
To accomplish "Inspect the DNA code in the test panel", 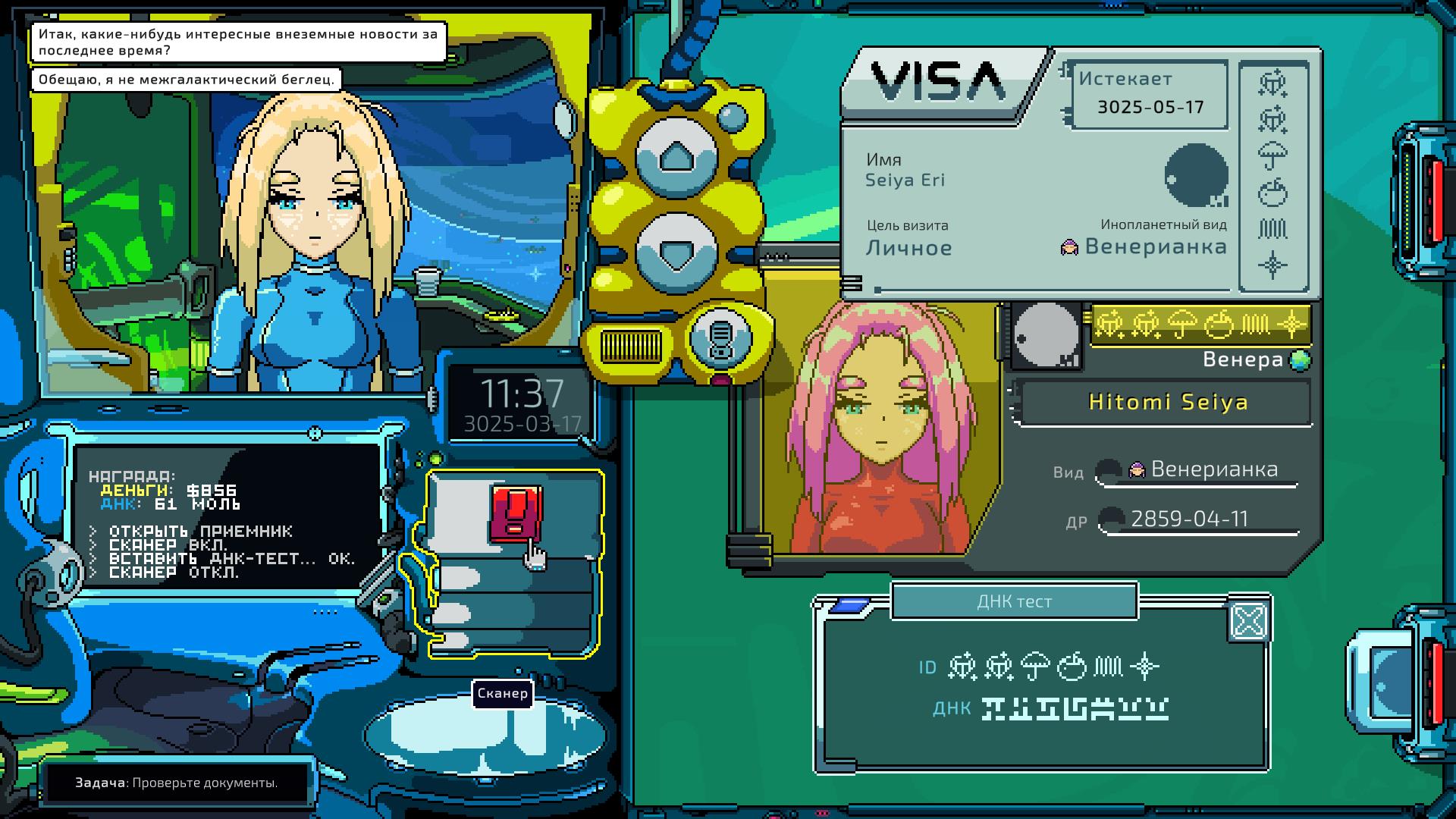I will point(1075,709).
